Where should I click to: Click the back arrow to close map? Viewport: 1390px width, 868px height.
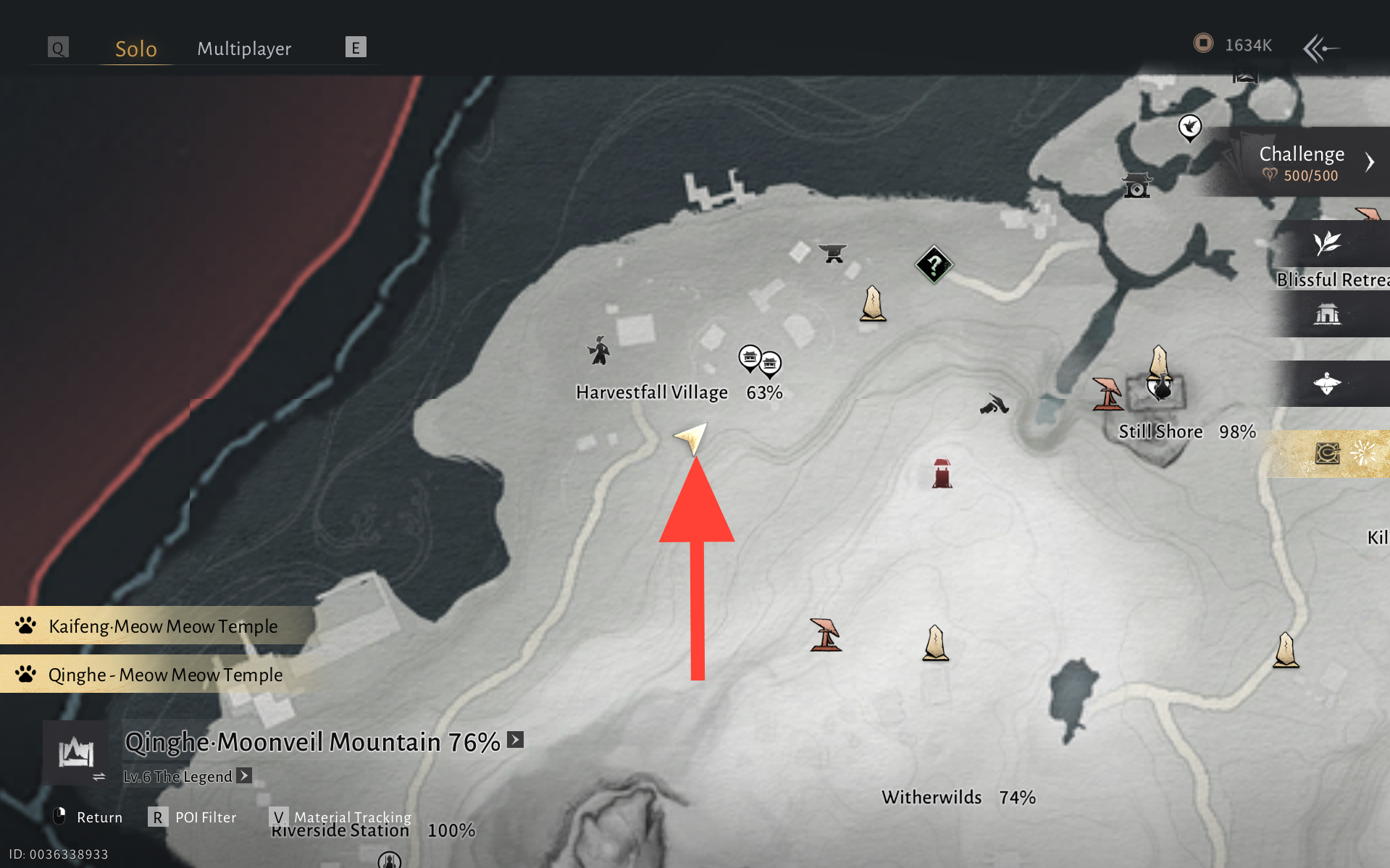[x=1320, y=49]
